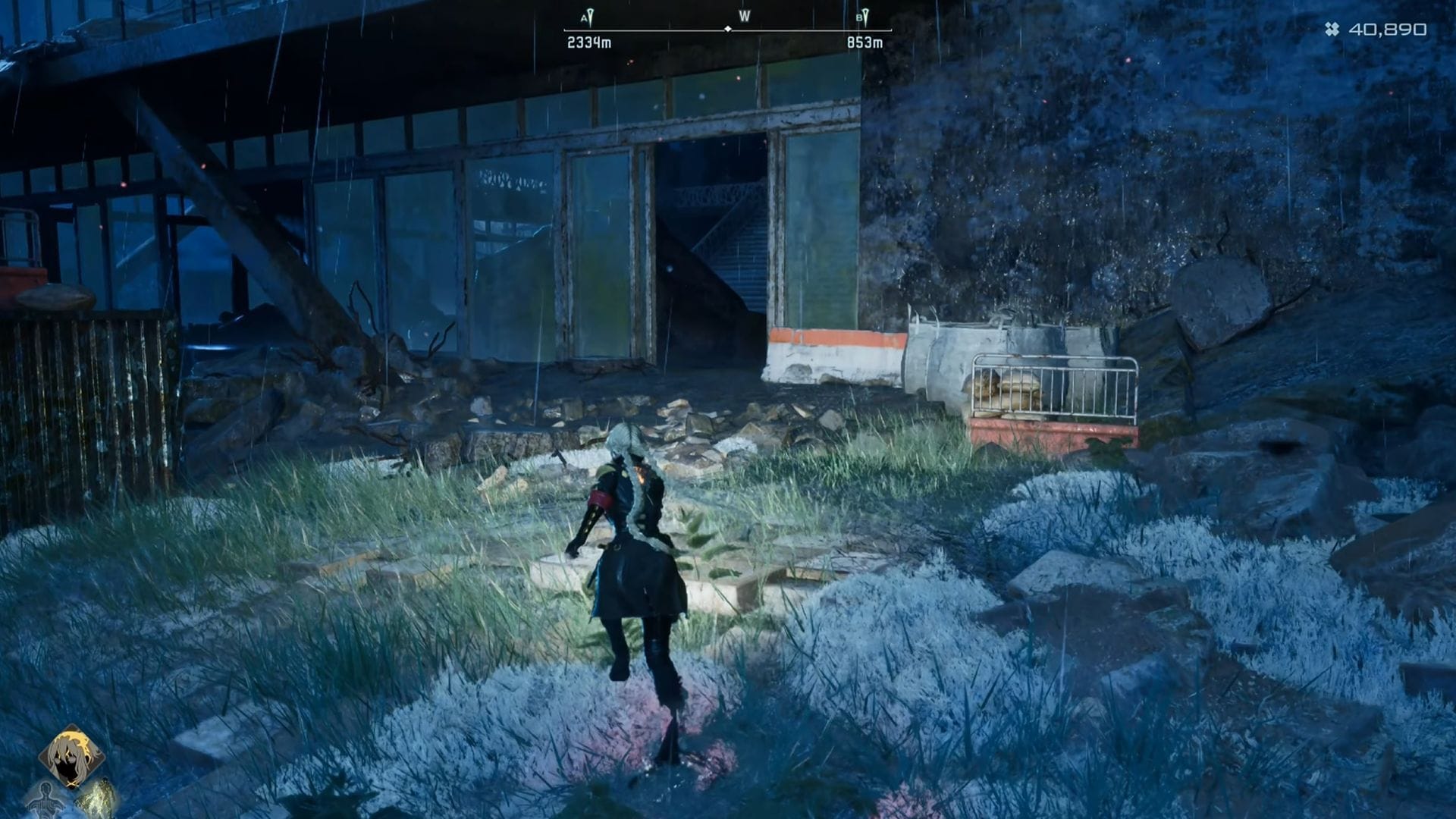Open the diamond character portrait icon
Image resolution: width=1456 pixels, height=819 pixels.
(72, 754)
